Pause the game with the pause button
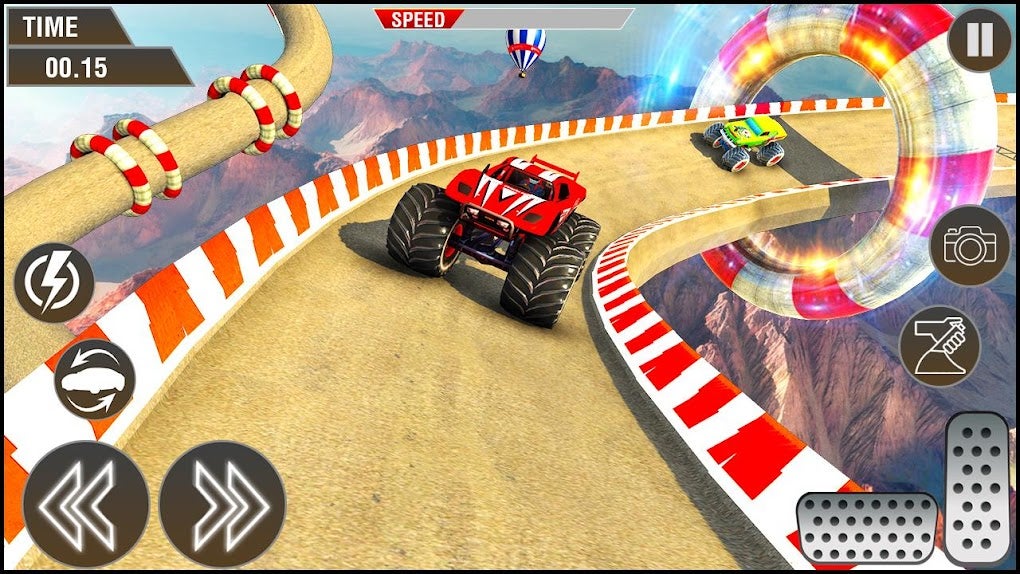 coord(979,42)
